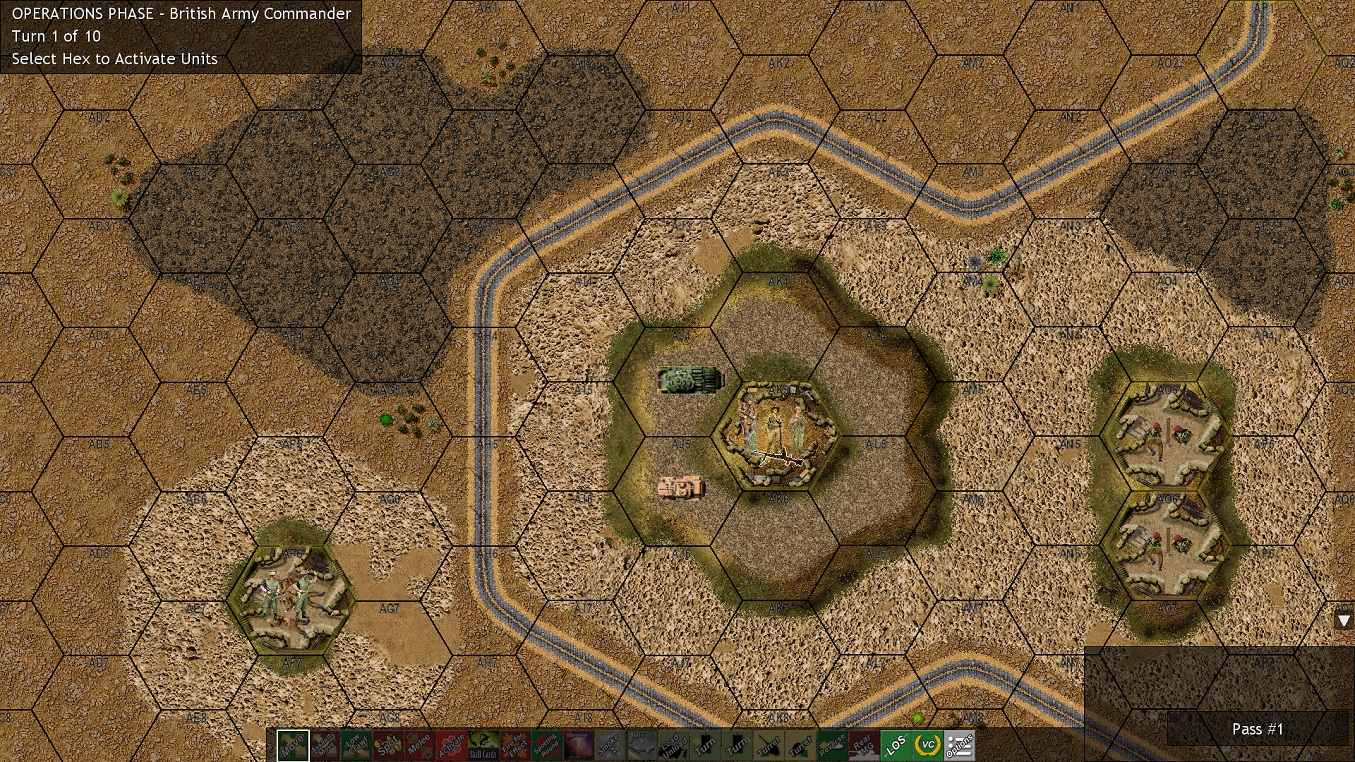Click the red Activate button
Viewport: 1355px width, 762px height.
coord(452,745)
